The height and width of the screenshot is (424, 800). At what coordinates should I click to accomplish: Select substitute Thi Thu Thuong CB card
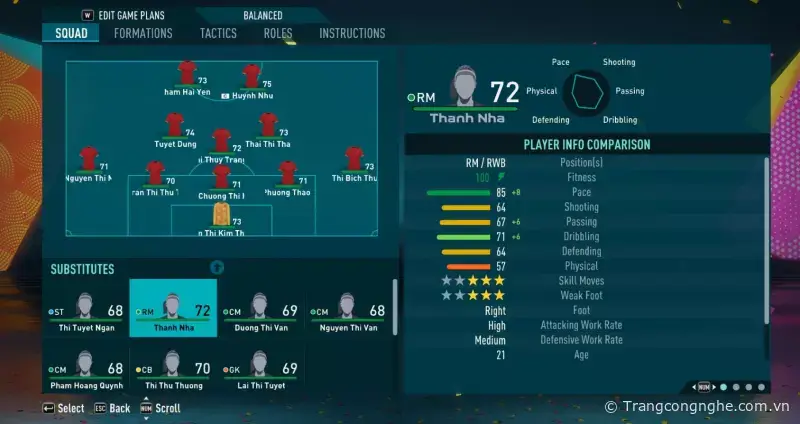click(x=173, y=369)
